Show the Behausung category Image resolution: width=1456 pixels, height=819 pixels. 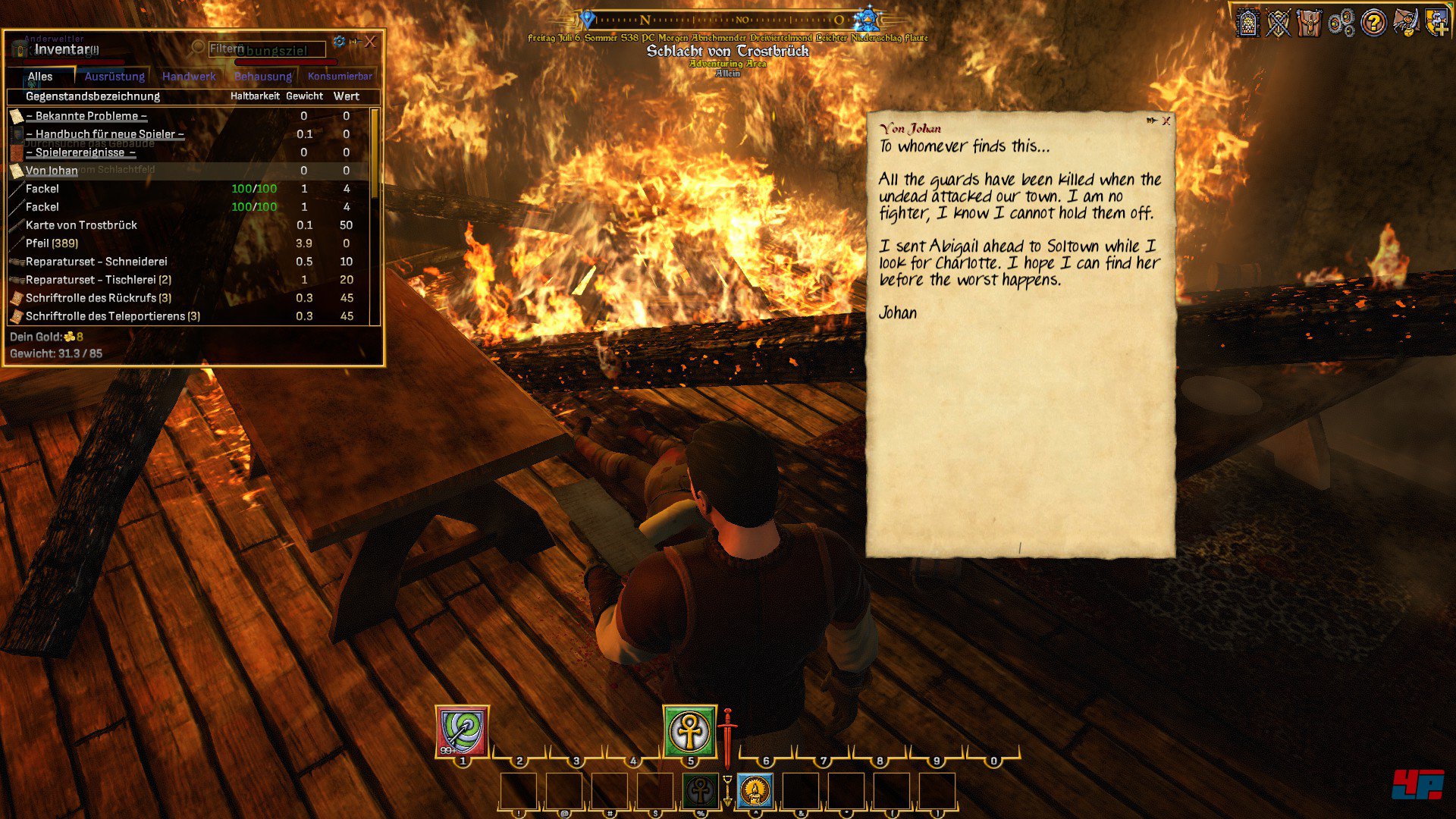pyautogui.click(x=262, y=77)
